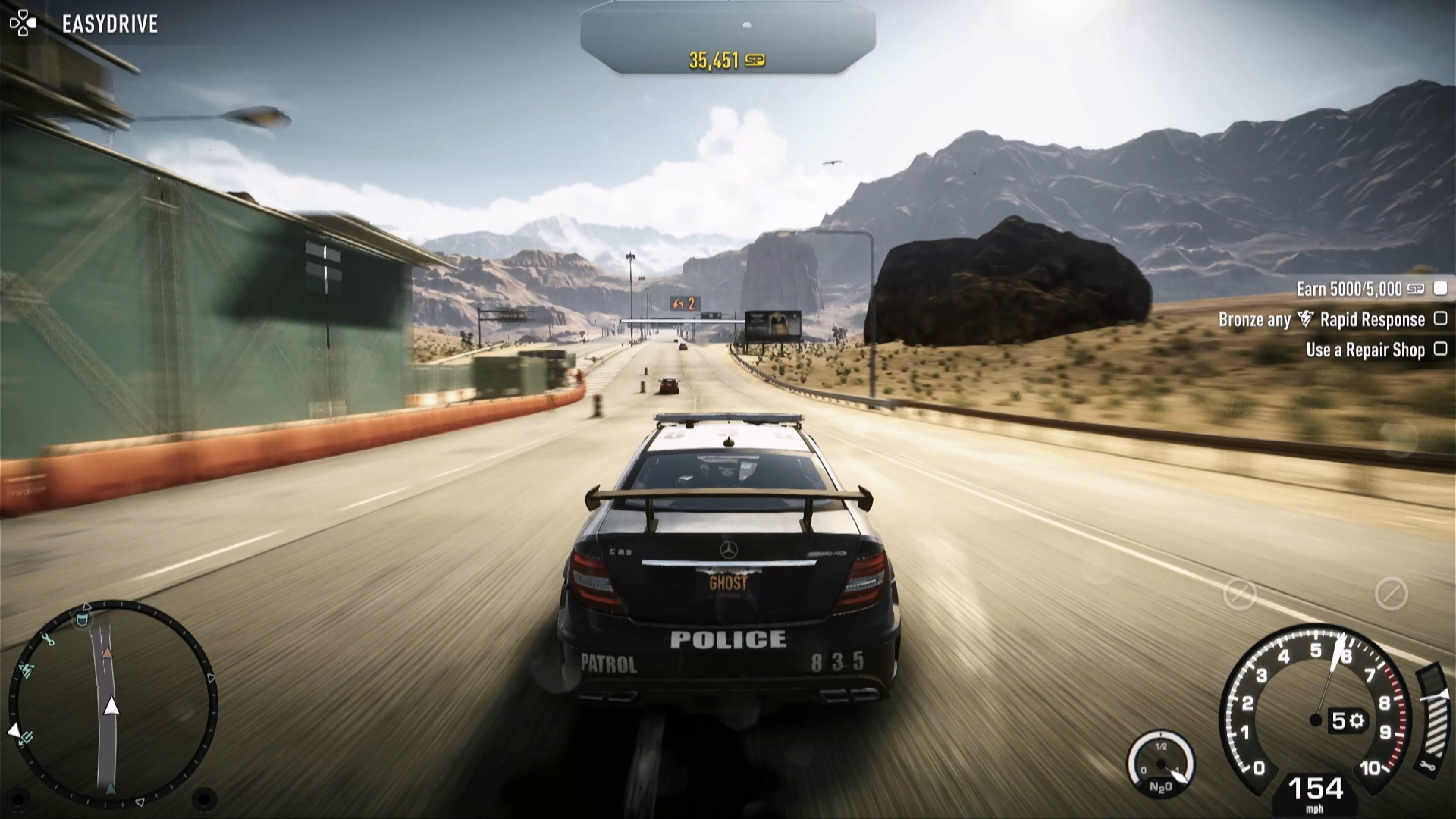1456x819 pixels.
Task: Click the player arrow on the minimap
Action: tap(112, 706)
